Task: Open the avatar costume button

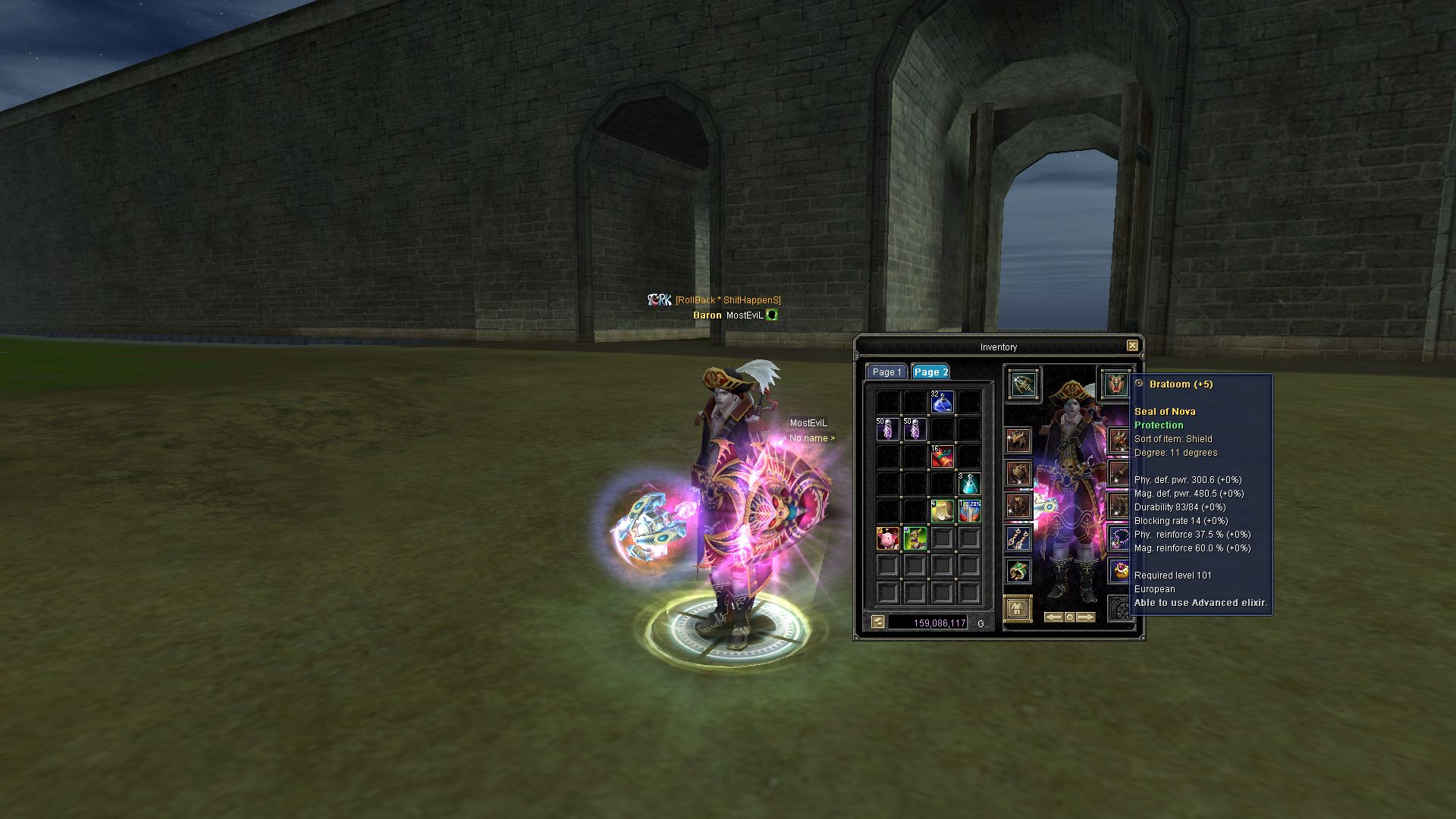Action: coord(1018,608)
